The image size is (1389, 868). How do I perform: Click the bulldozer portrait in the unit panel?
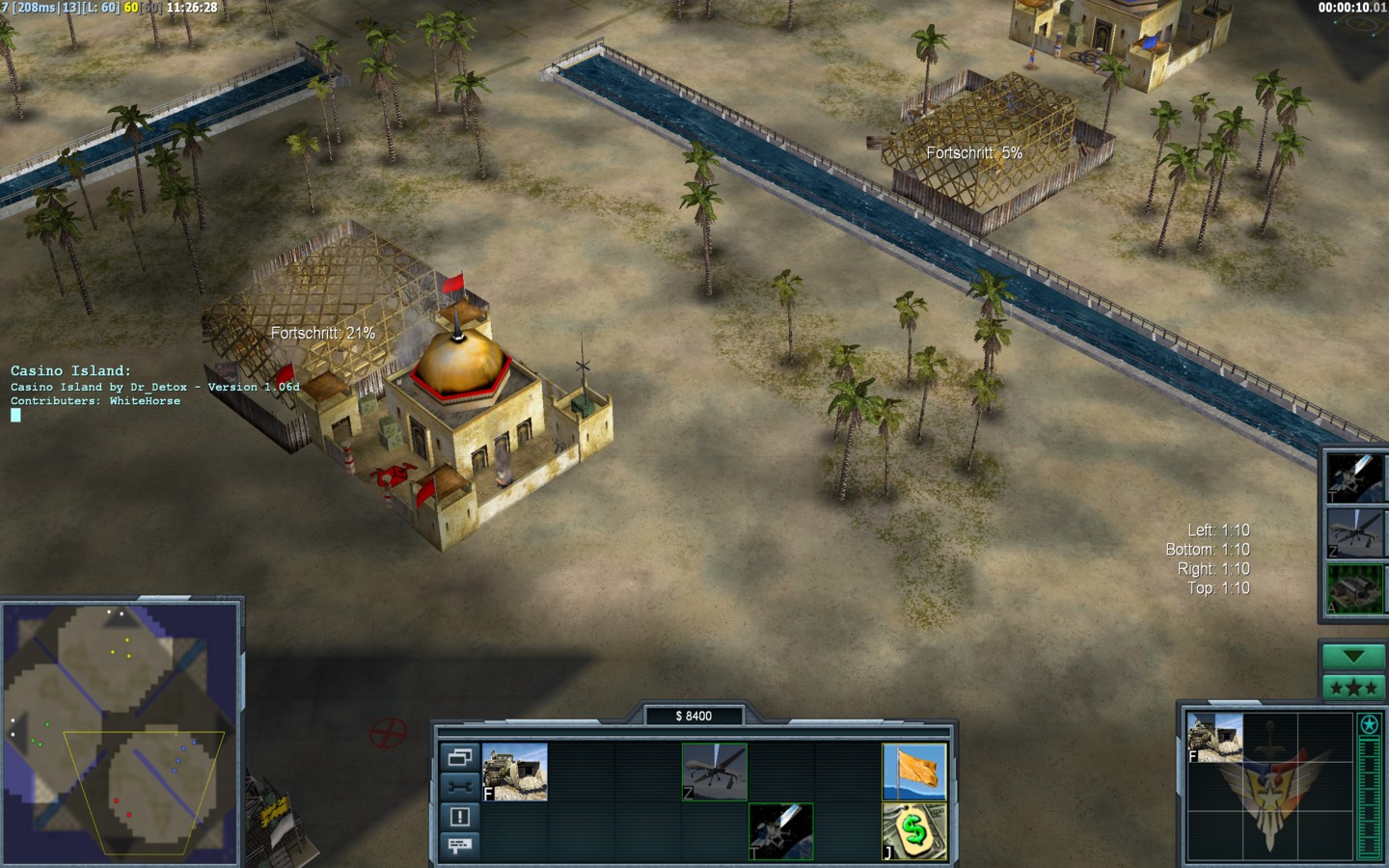(1214, 738)
